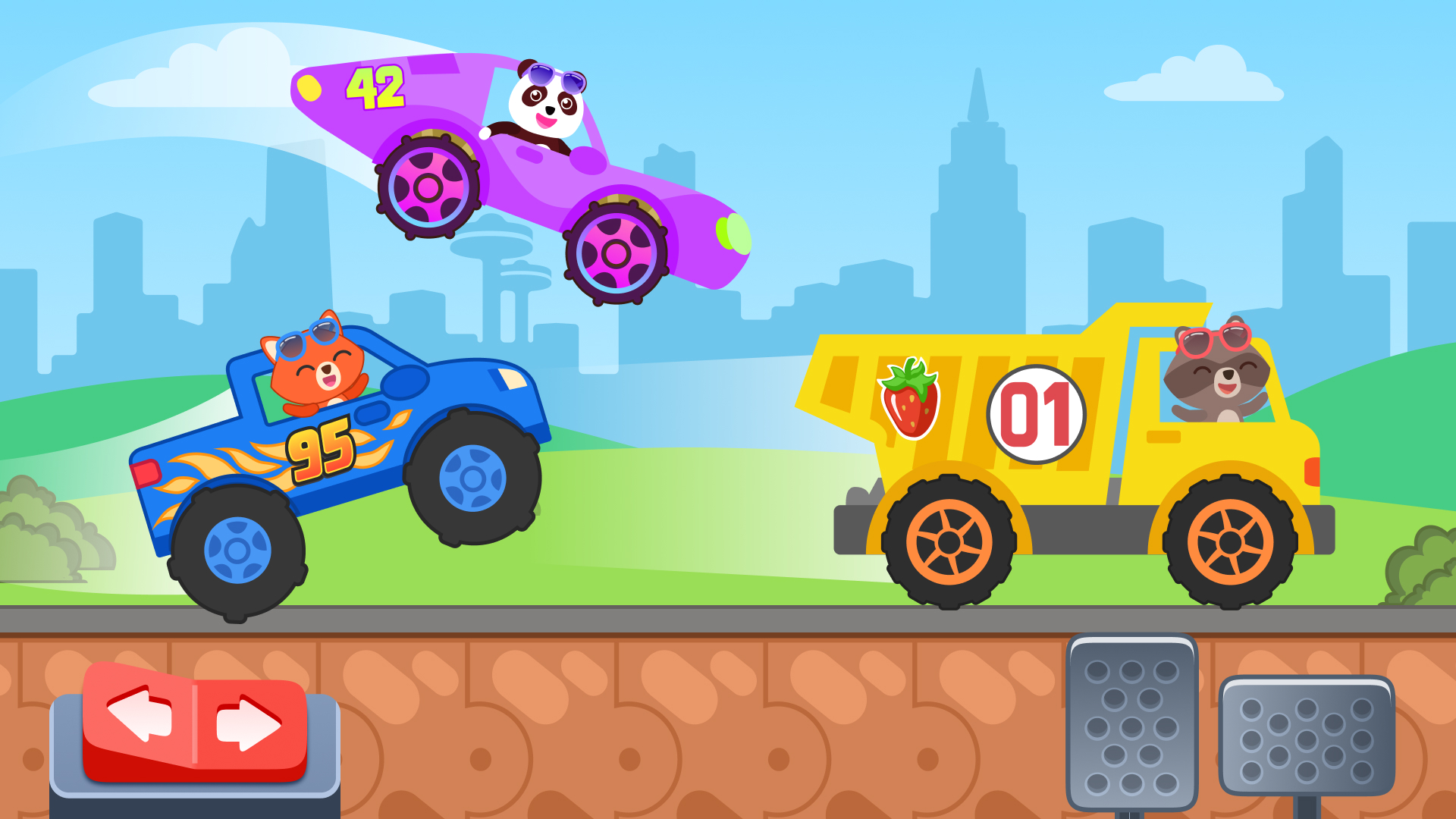1456x819 pixels.
Task: Tap the left arrow steering button
Action: [x=140, y=713]
